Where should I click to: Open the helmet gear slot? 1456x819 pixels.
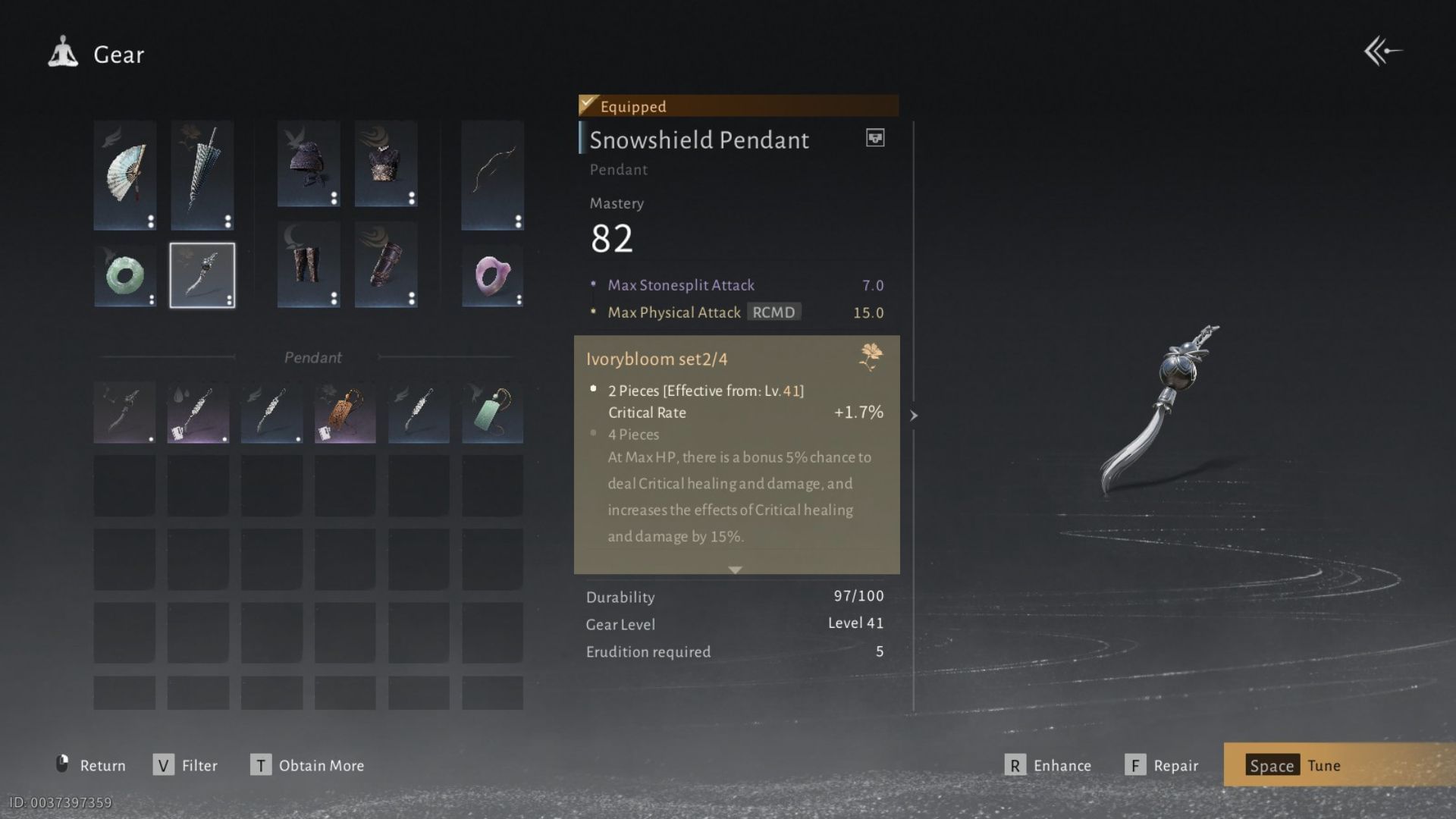click(308, 164)
